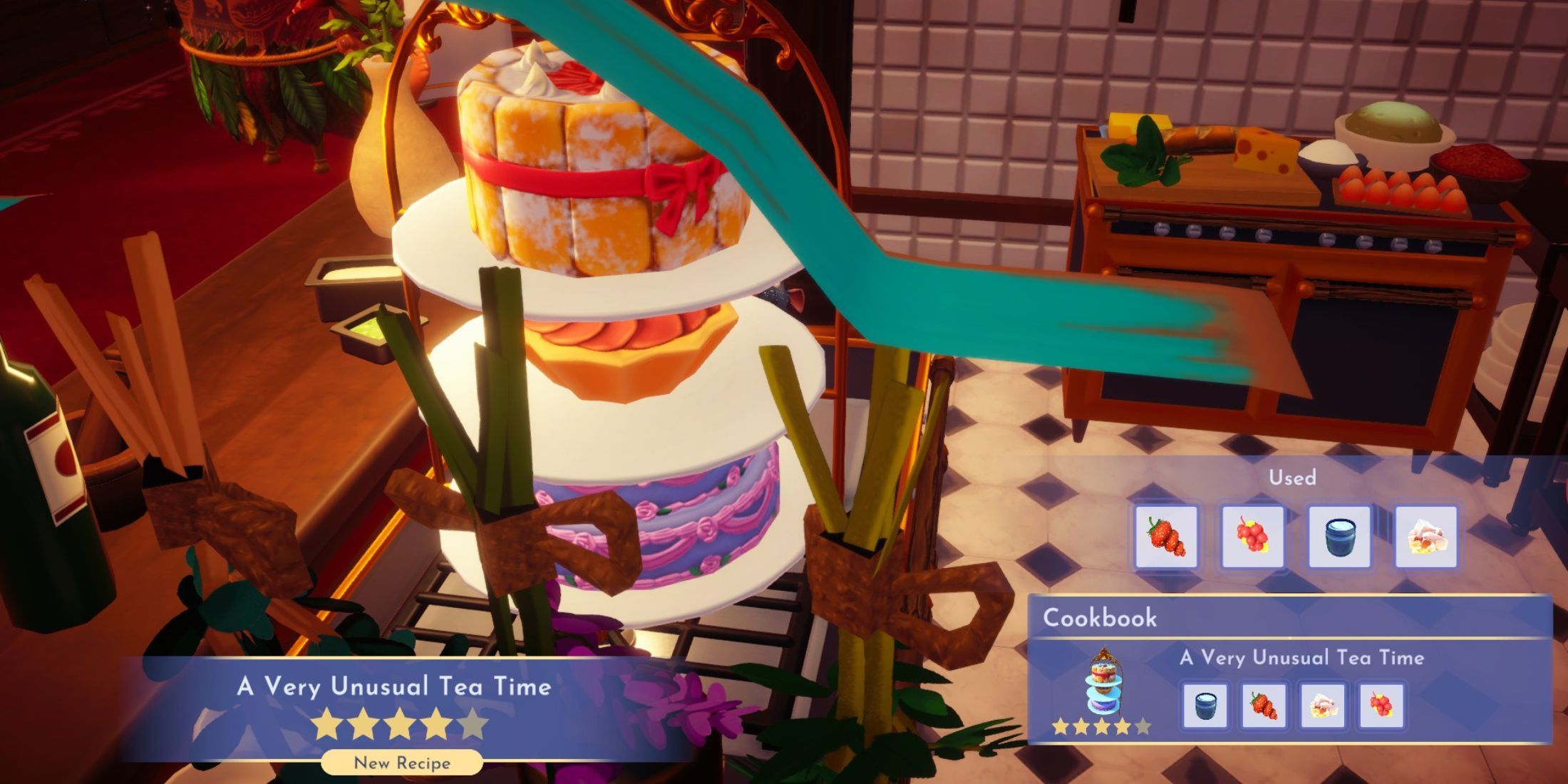The image size is (1568, 784).
Task: Select the blue jar in the Cookbook recipe
Action: tap(1205, 706)
